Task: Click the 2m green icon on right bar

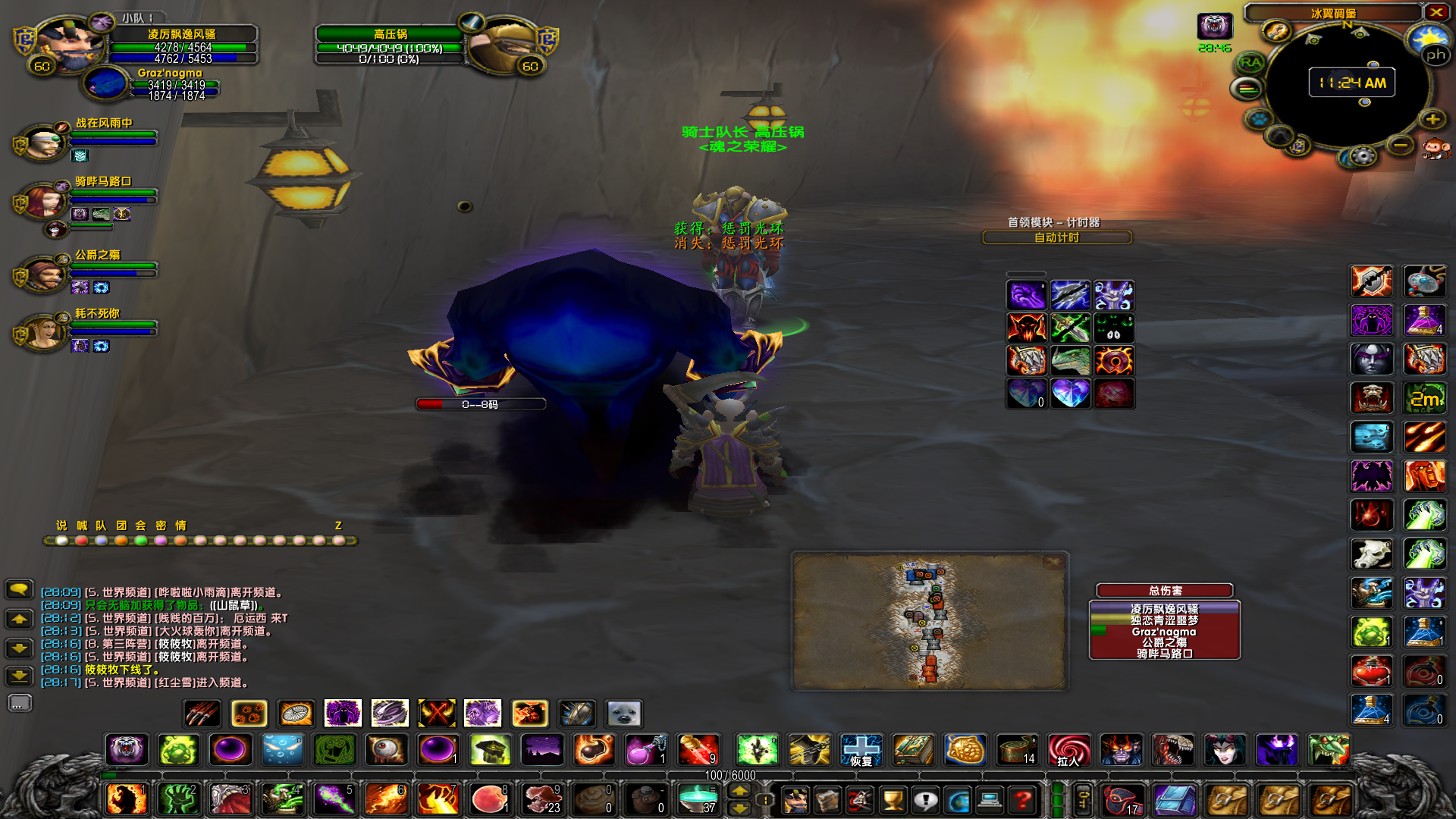Action: (x=1424, y=398)
